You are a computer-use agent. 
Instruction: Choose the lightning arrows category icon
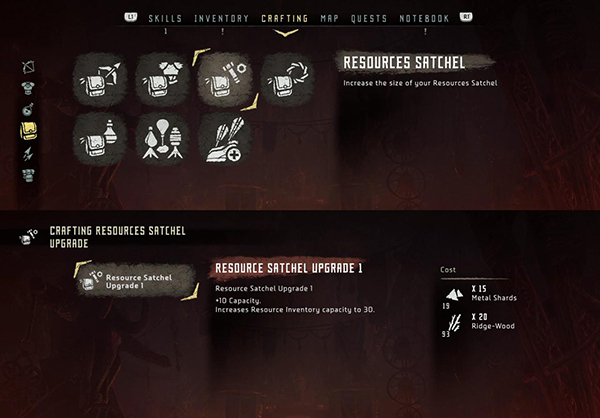(28, 153)
